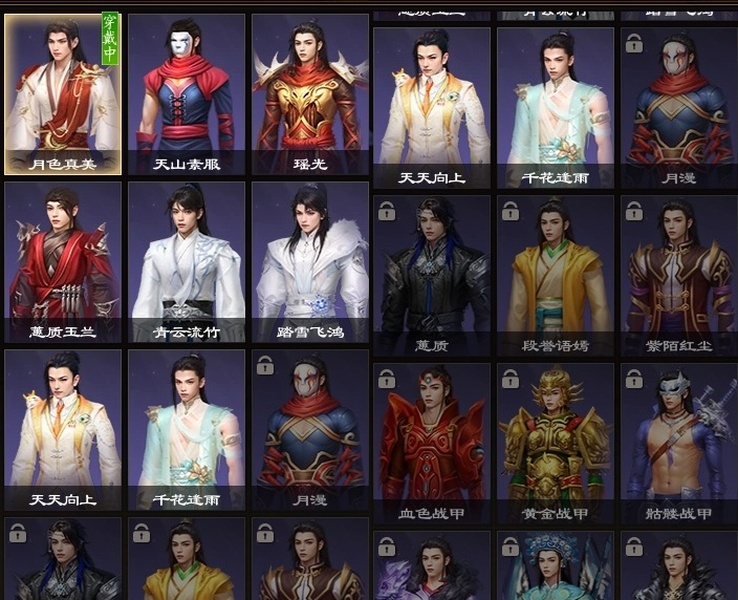Select the equipped 月色真美 outfit
Image resolution: width=738 pixels, height=600 pixels.
tap(62, 93)
